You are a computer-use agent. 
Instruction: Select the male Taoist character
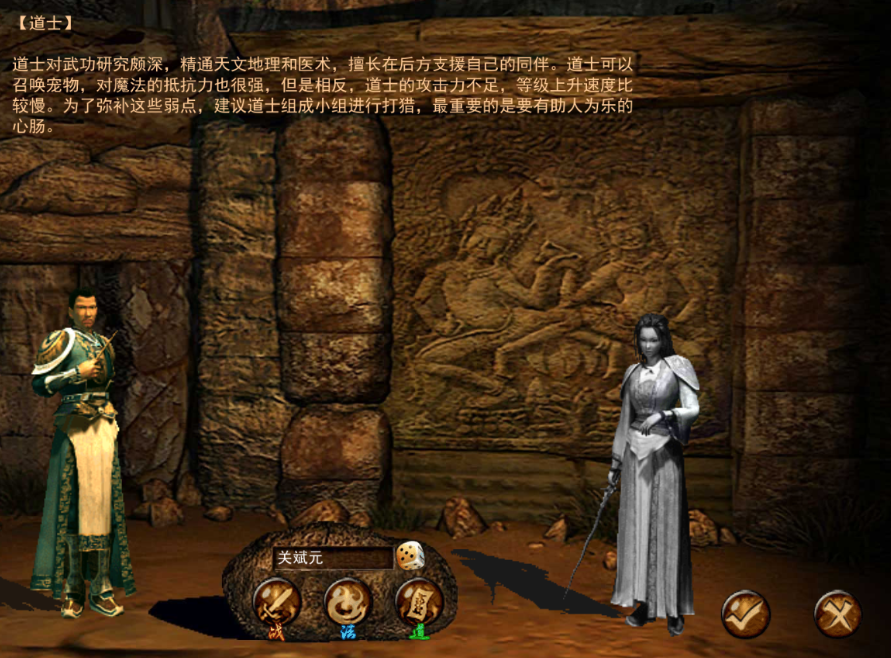point(82,450)
